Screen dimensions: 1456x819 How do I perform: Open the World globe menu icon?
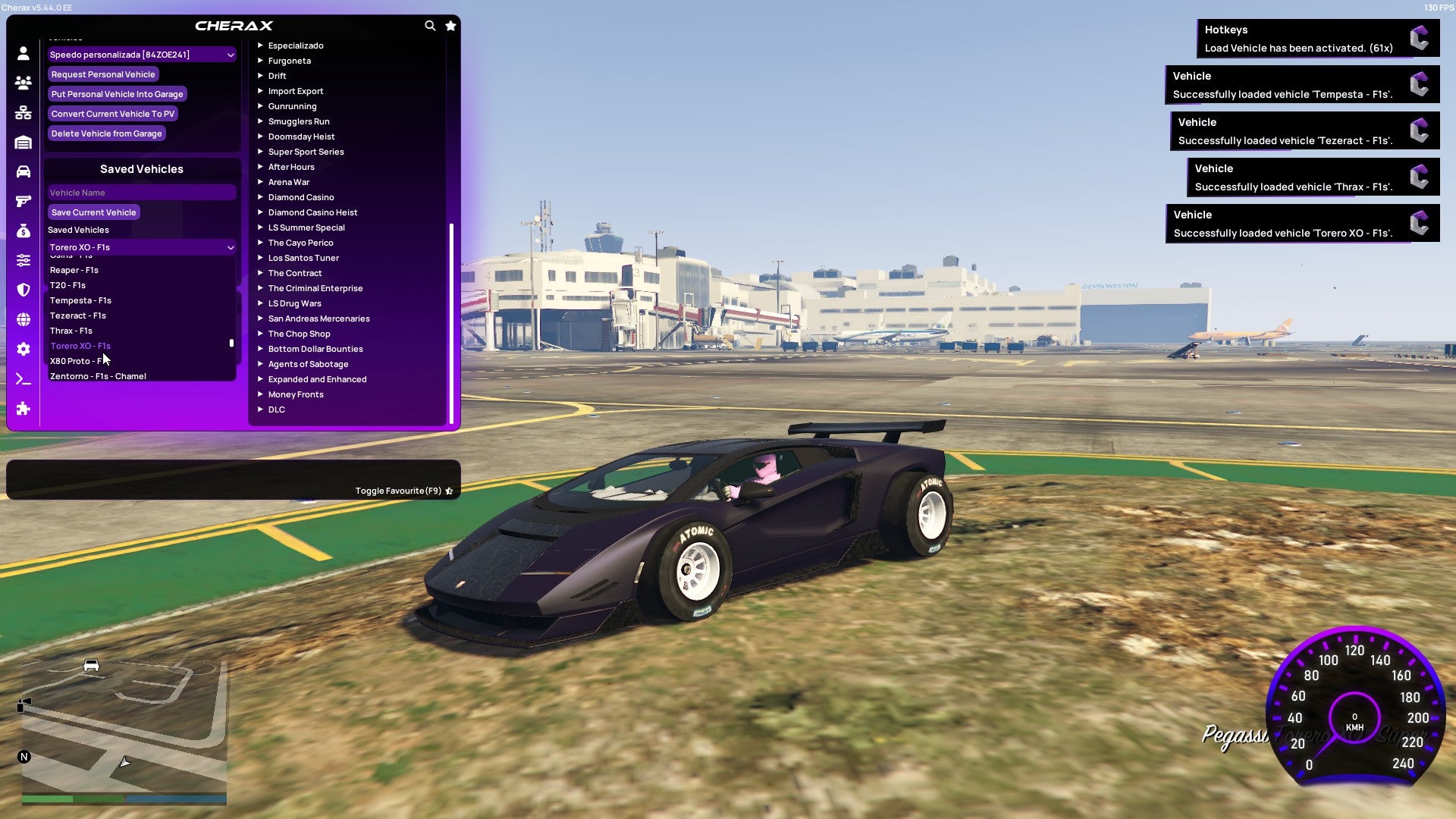pos(23,319)
